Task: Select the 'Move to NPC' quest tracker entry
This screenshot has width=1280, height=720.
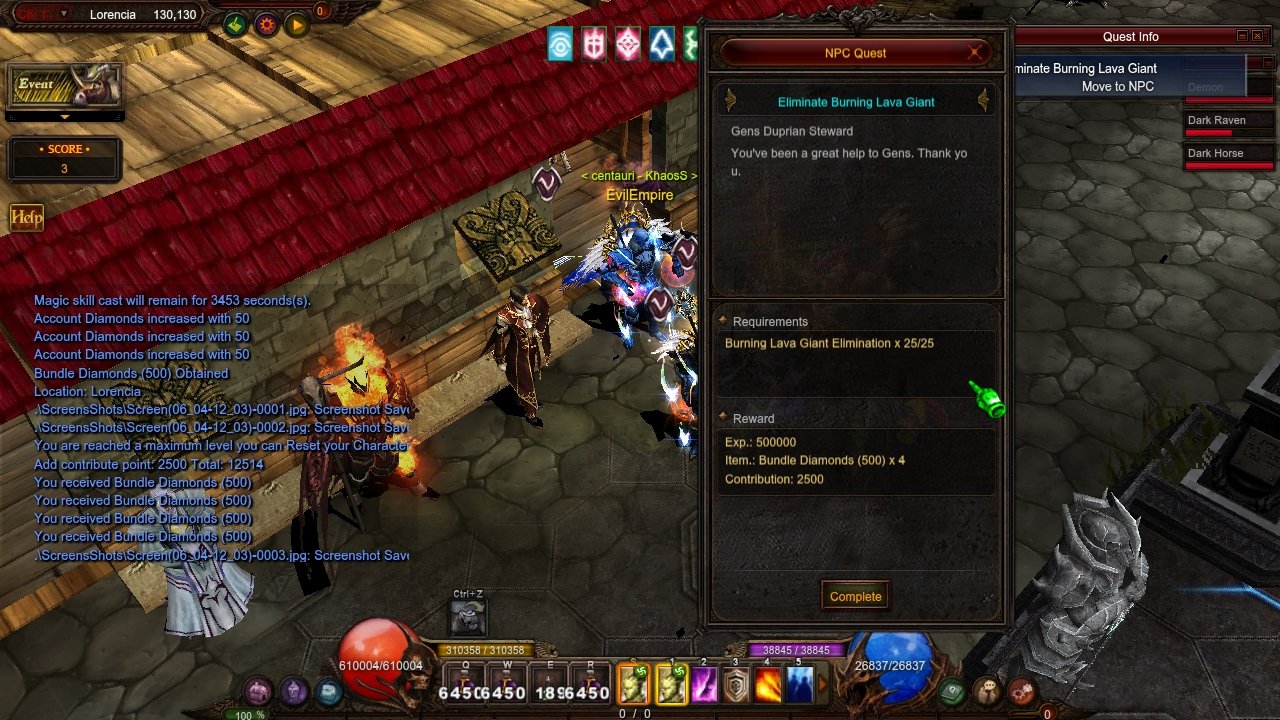Action: (1117, 87)
